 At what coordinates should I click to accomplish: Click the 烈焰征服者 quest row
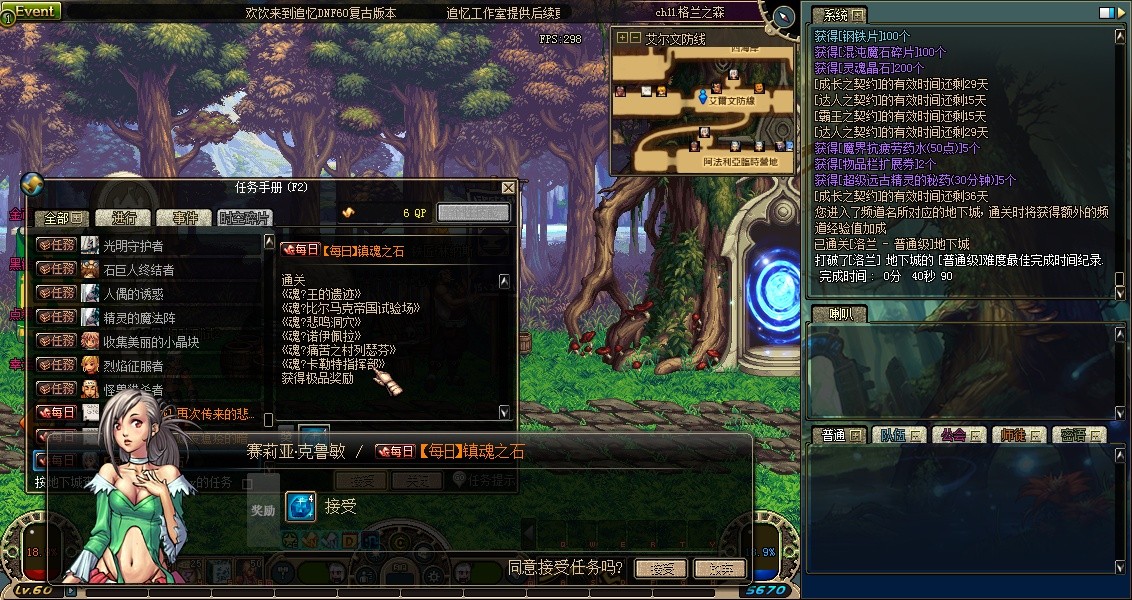click(133, 365)
